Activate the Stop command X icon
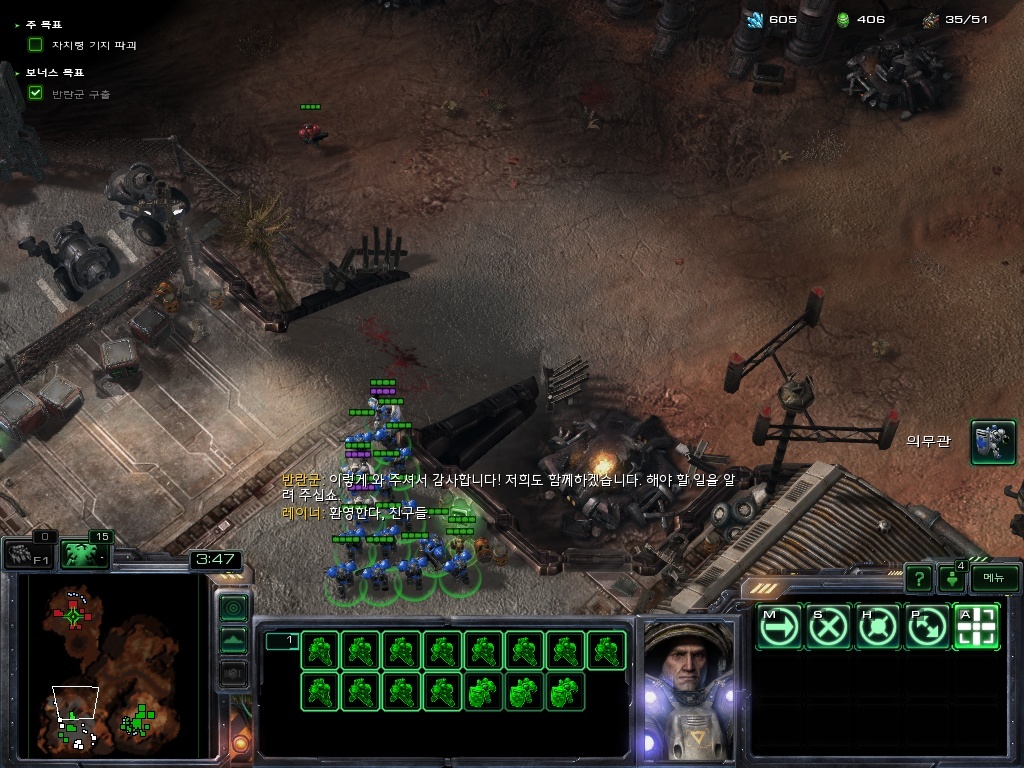Viewport: 1024px width, 768px height. pyautogui.click(x=828, y=627)
